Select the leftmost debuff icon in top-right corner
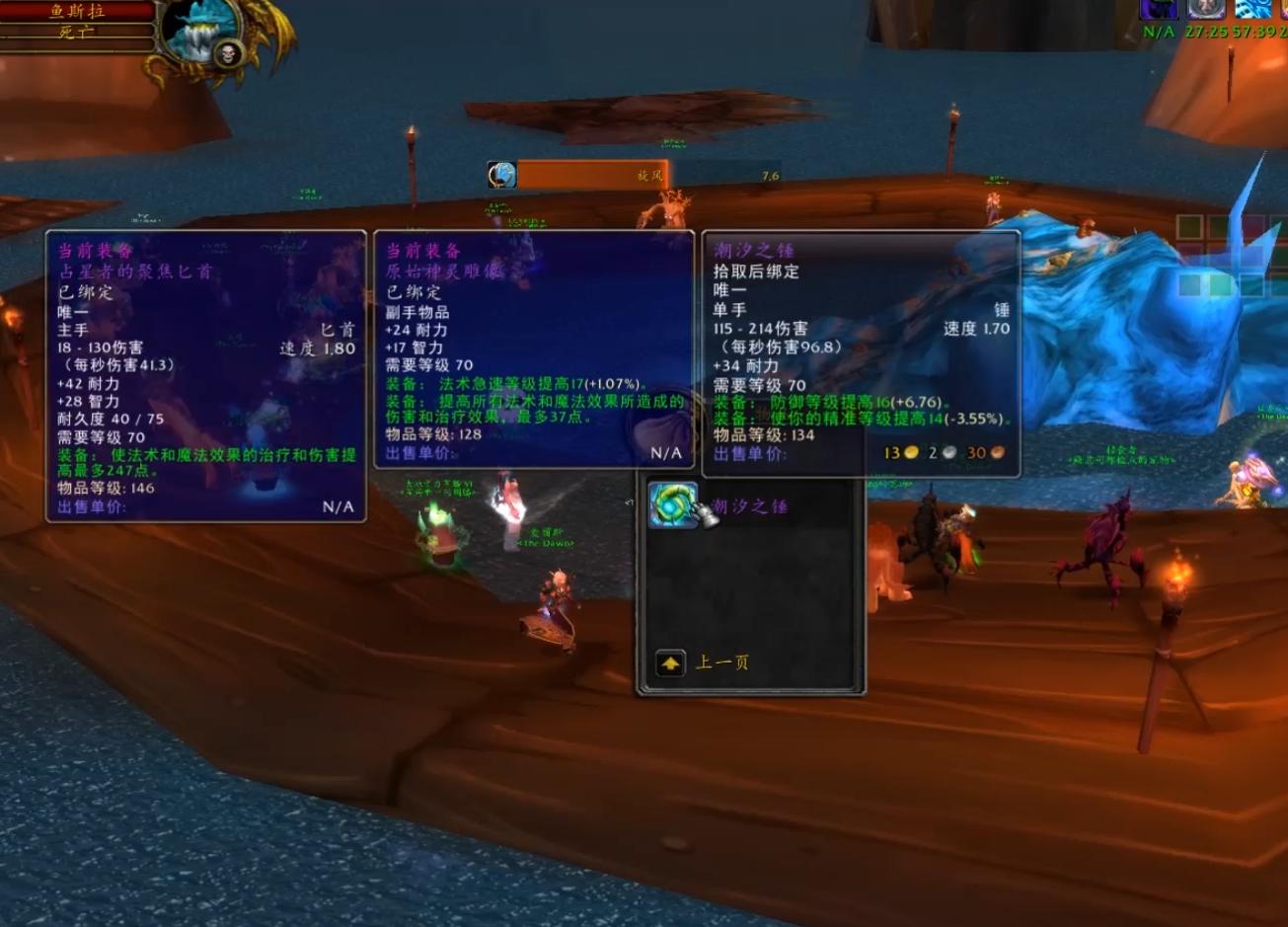The height and width of the screenshot is (927, 1288). [1161, 12]
